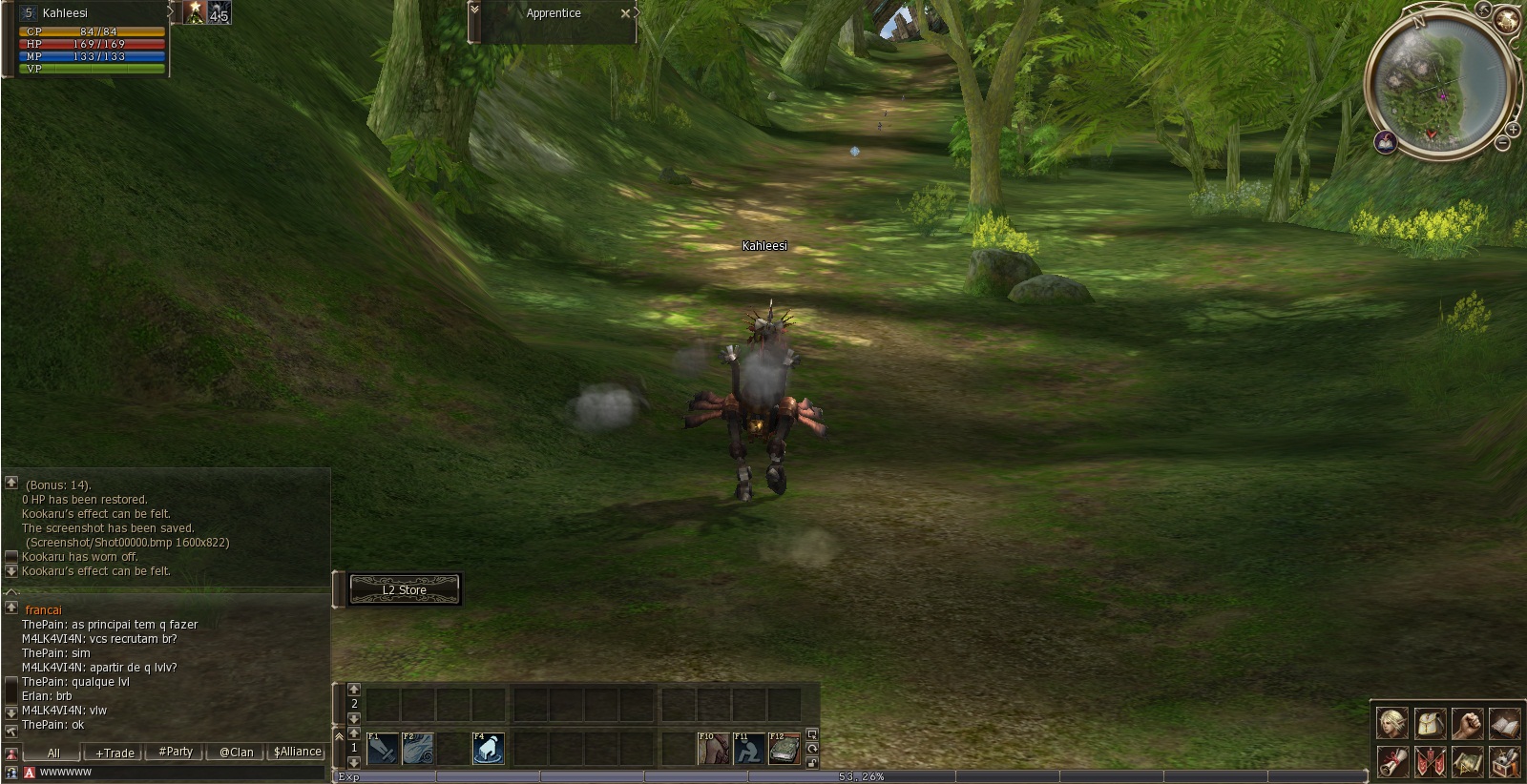Open the @Clan chat tab
This screenshot has height=784, width=1527.
[236, 752]
